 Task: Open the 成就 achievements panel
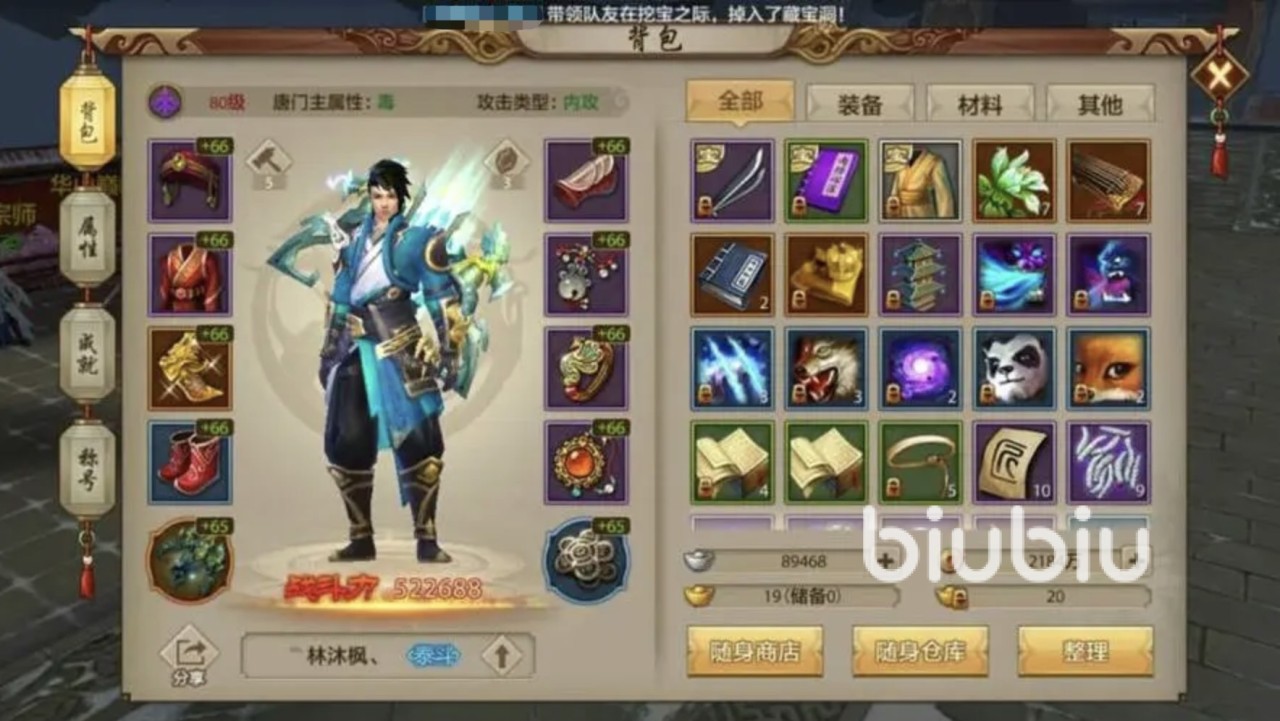(88, 352)
